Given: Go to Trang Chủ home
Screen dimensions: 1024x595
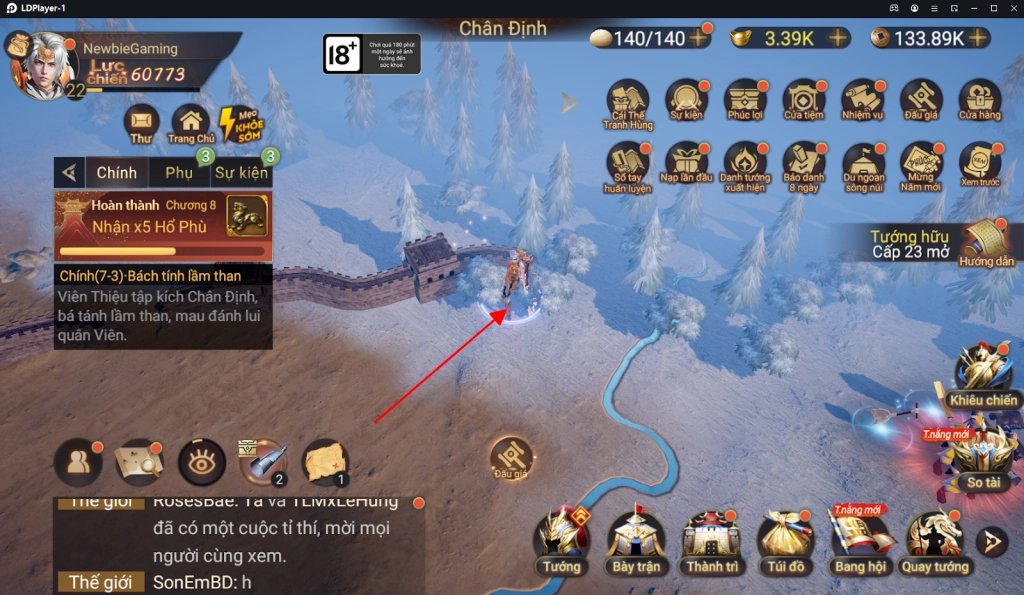Looking at the screenshot, I should point(191,124).
